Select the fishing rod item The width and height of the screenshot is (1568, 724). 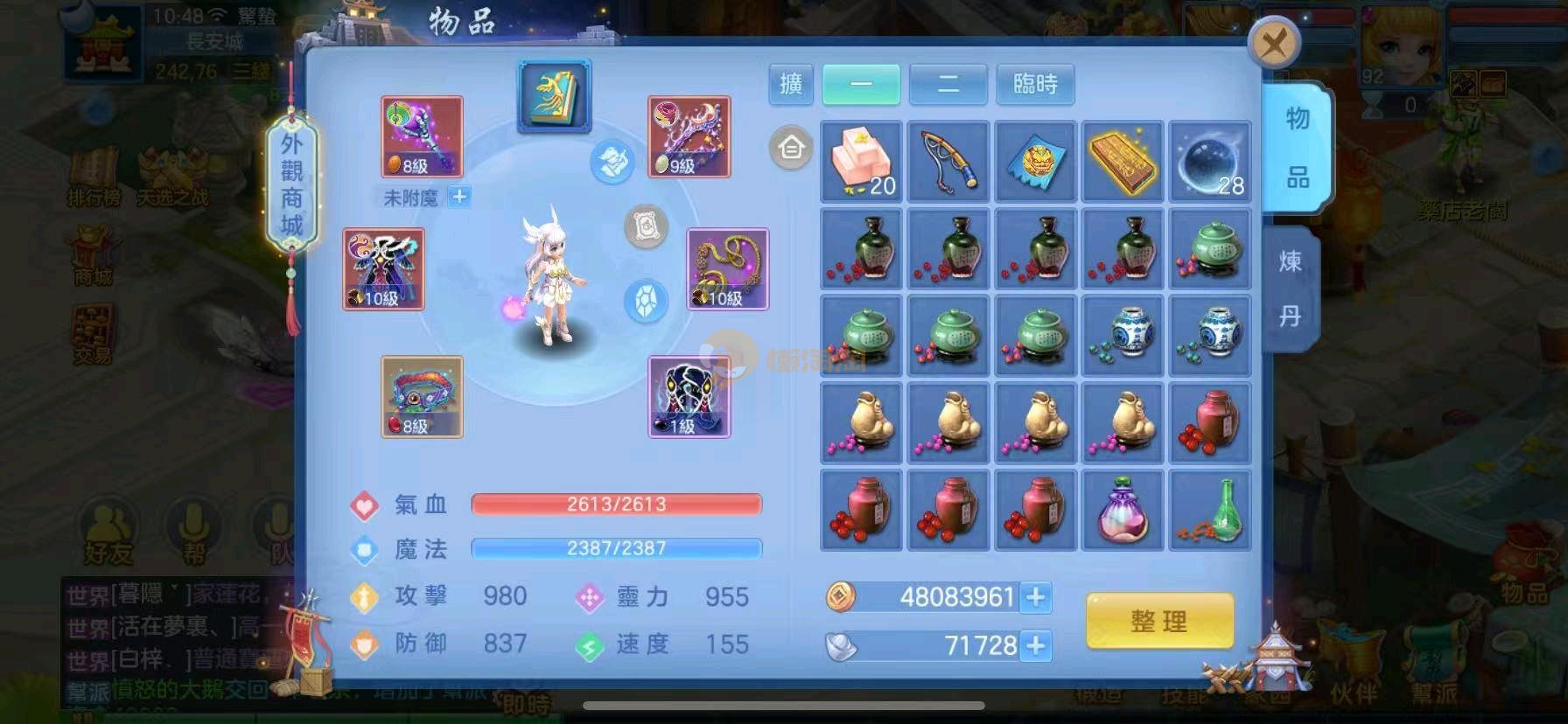948,162
